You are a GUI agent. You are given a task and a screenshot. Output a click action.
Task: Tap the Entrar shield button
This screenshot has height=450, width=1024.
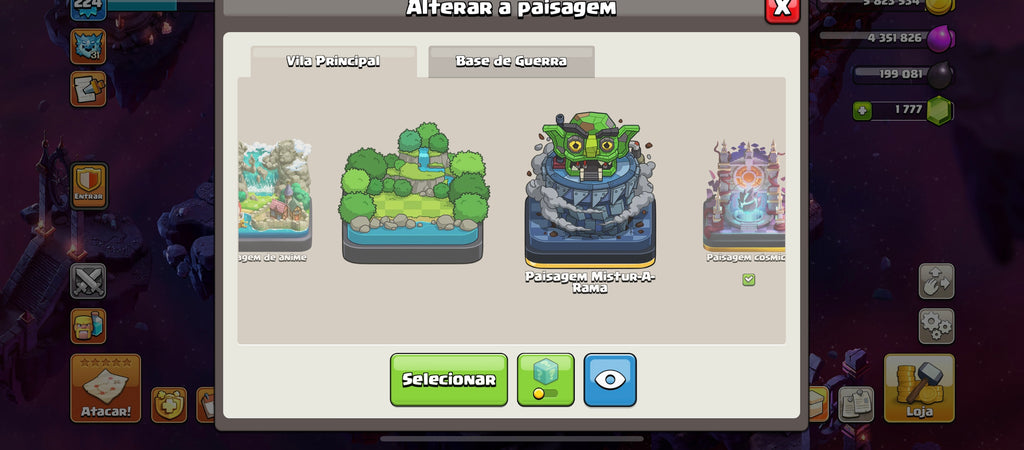(88, 185)
